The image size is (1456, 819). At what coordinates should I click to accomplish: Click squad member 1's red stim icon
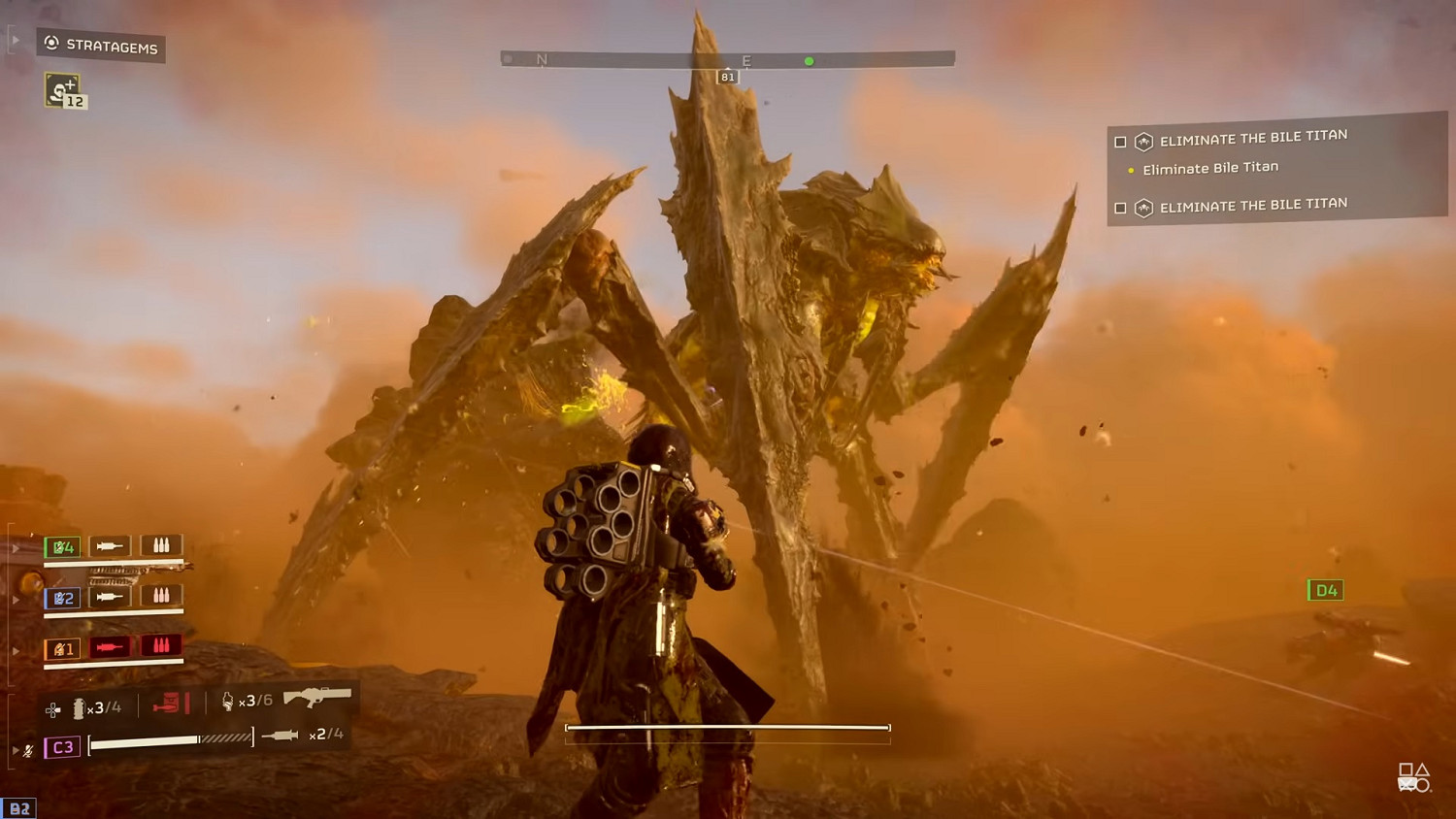tap(110, 647)
